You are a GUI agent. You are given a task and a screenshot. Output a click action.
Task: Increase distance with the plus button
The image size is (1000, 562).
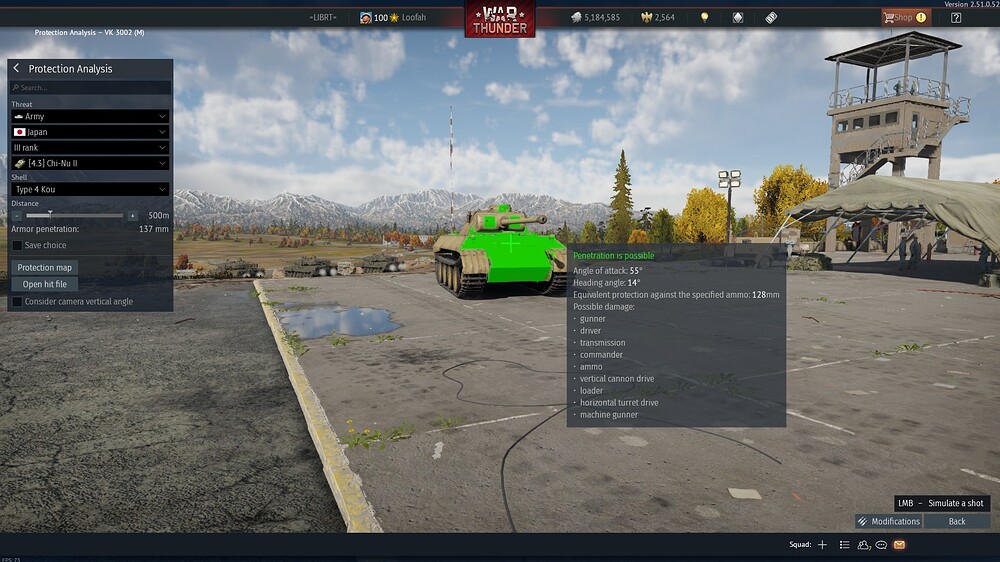[x=132, y=216]
